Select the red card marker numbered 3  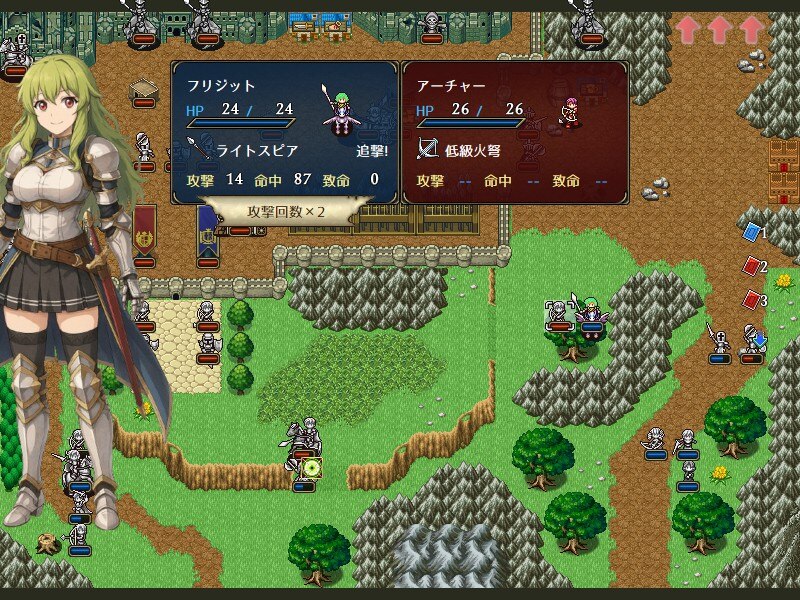[751, 299]
